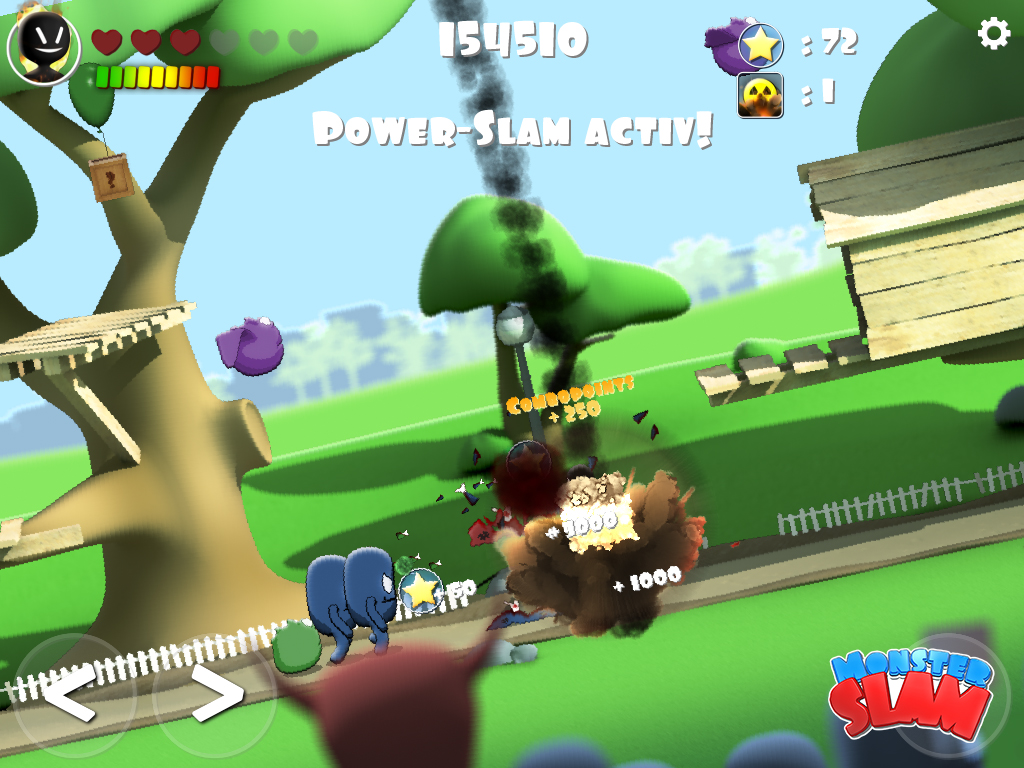Activate the nuke bomb icon
The image size is (1024, 768).
pyautogui.click(x=760, y=96)
